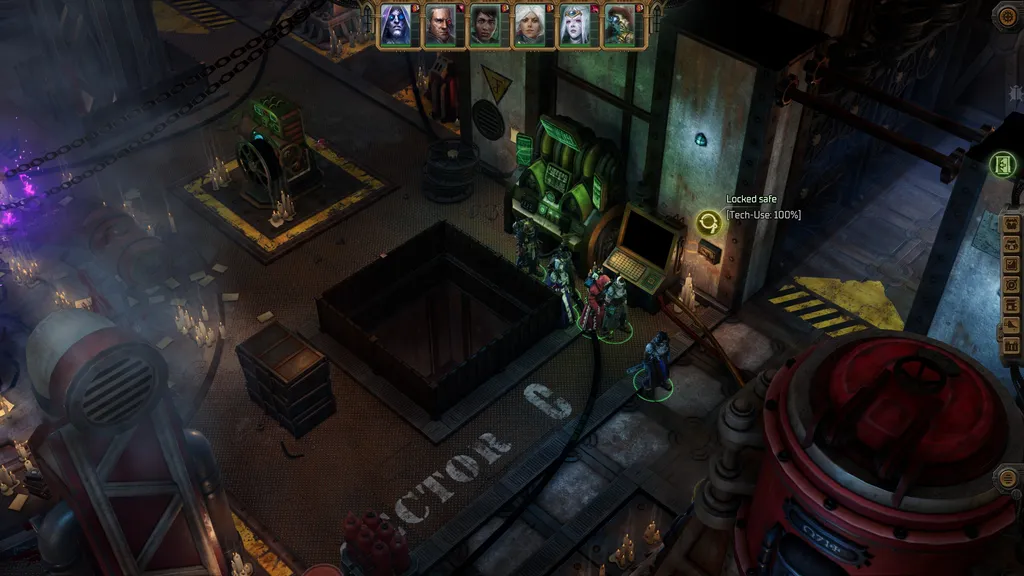
Task: Choose the masked tech-priest portrait
Action: click(618, 25)
